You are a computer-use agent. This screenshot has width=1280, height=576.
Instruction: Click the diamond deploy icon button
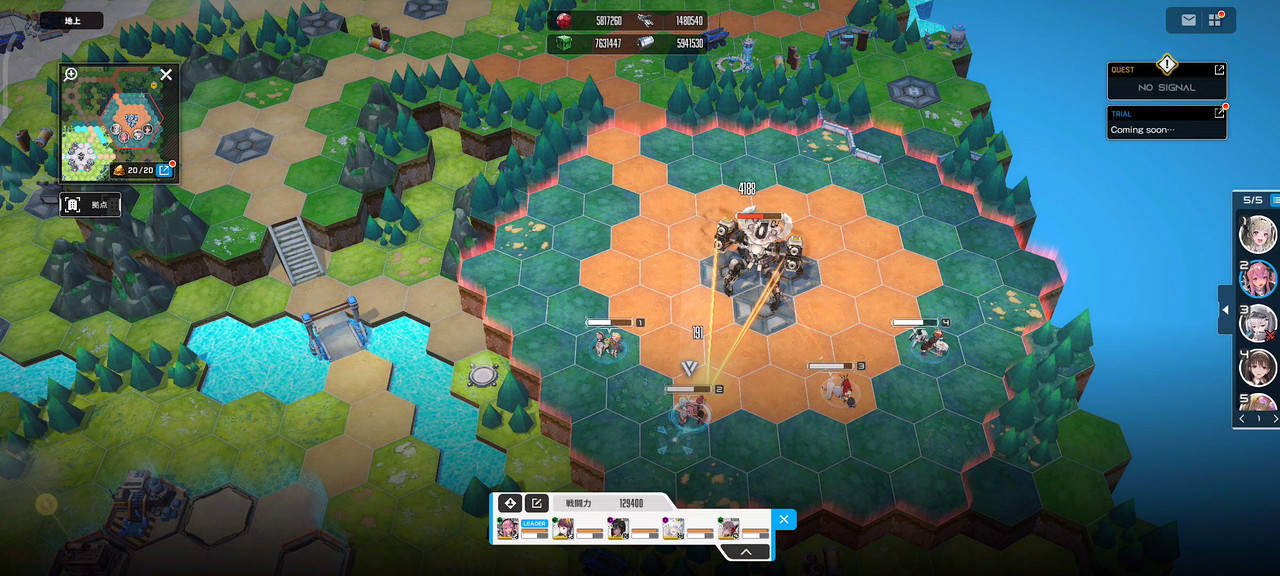click(510, 503)
